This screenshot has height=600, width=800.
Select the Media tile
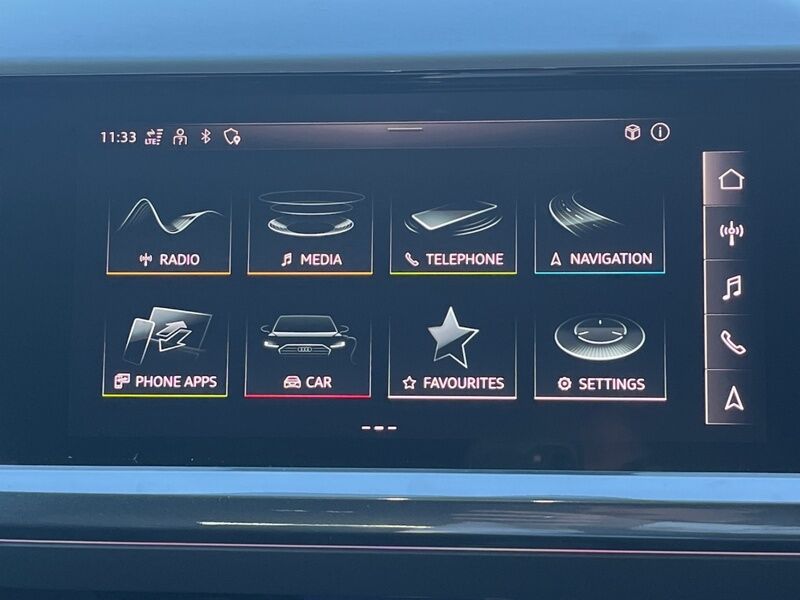310,234
